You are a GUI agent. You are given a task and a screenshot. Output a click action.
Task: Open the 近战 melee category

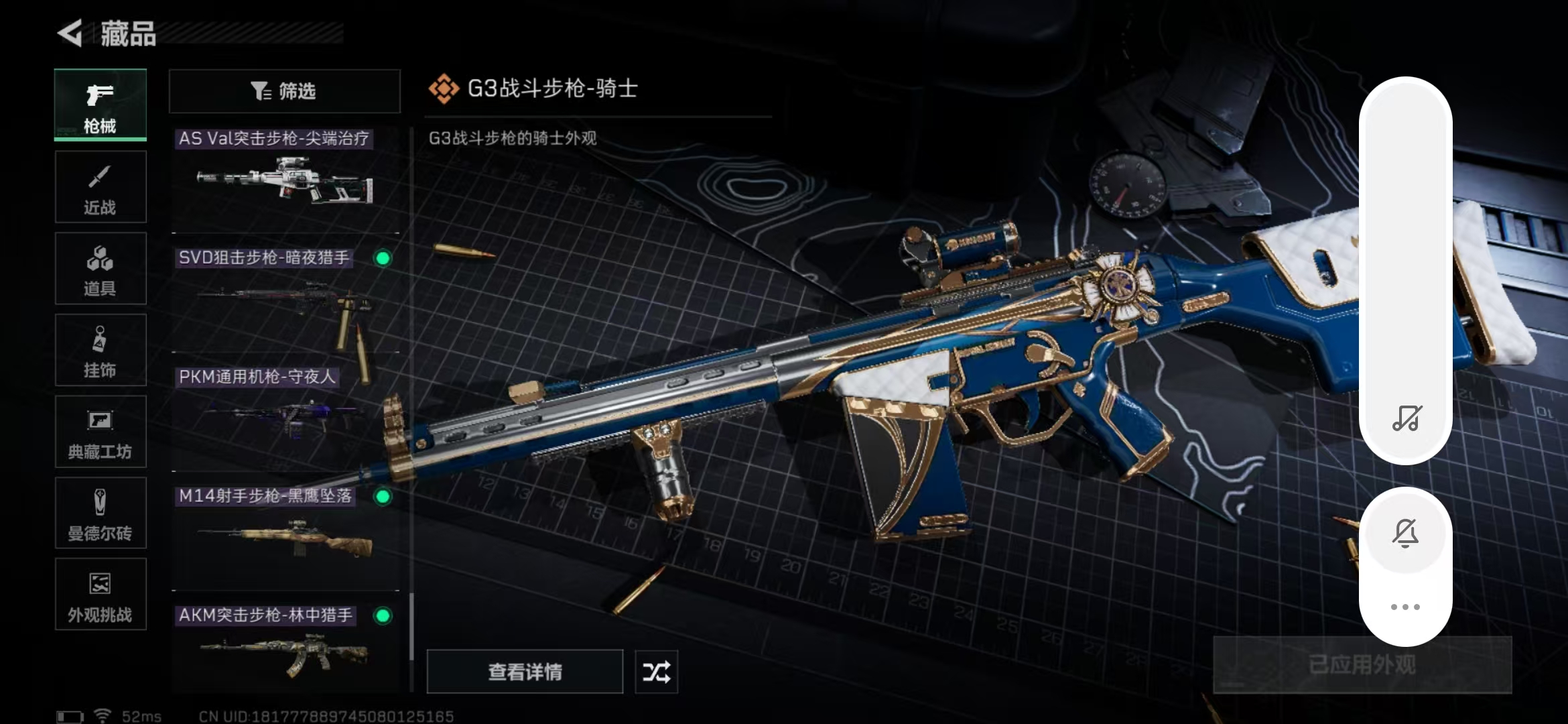point(101,186)
